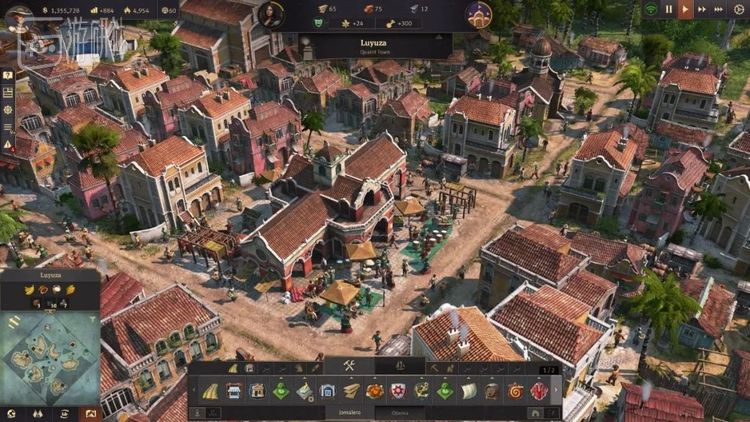Open the world map globe button
This screenshot has width=750, height=422.
[x=11, y=413]
